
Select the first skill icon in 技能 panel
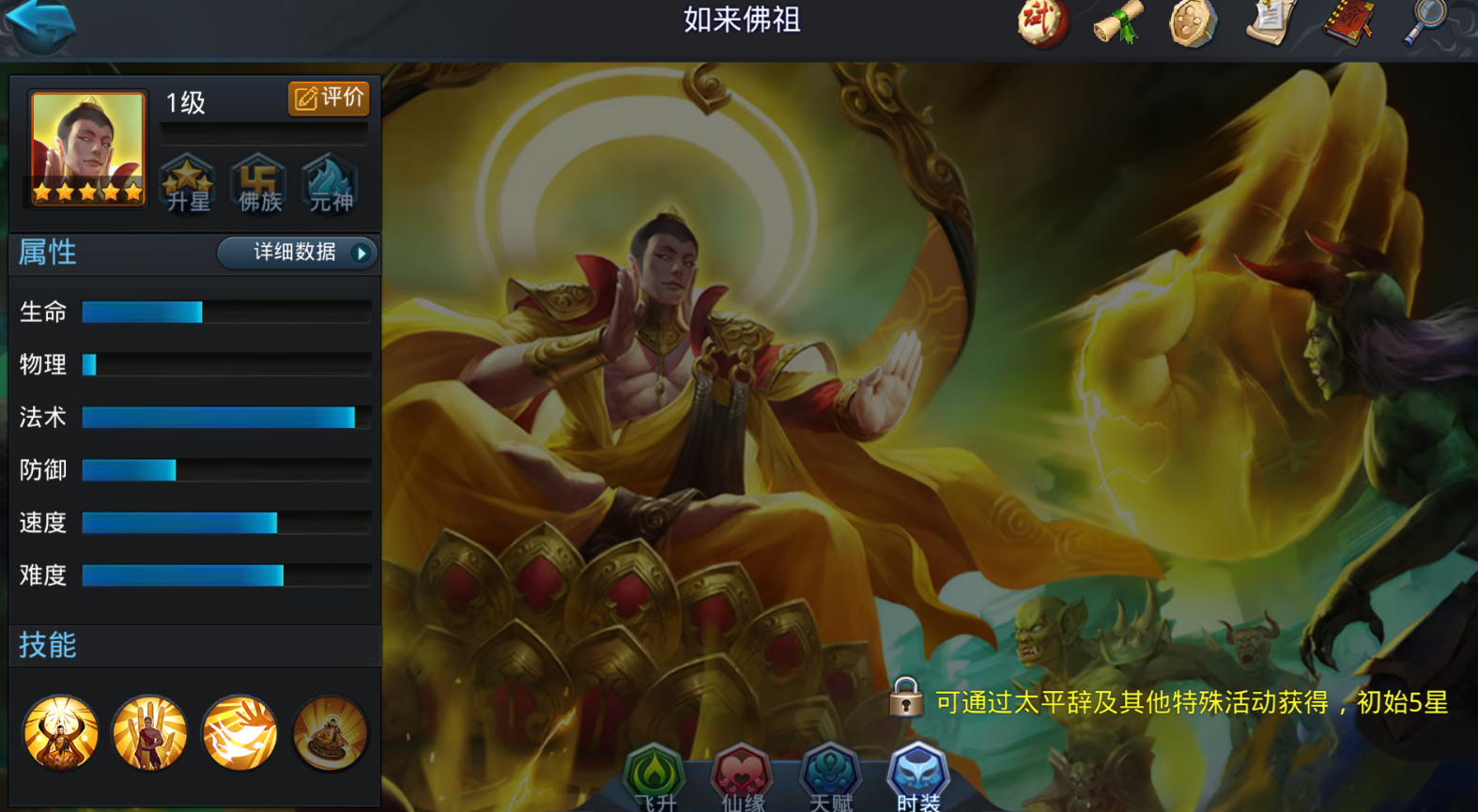pos(59,733)
